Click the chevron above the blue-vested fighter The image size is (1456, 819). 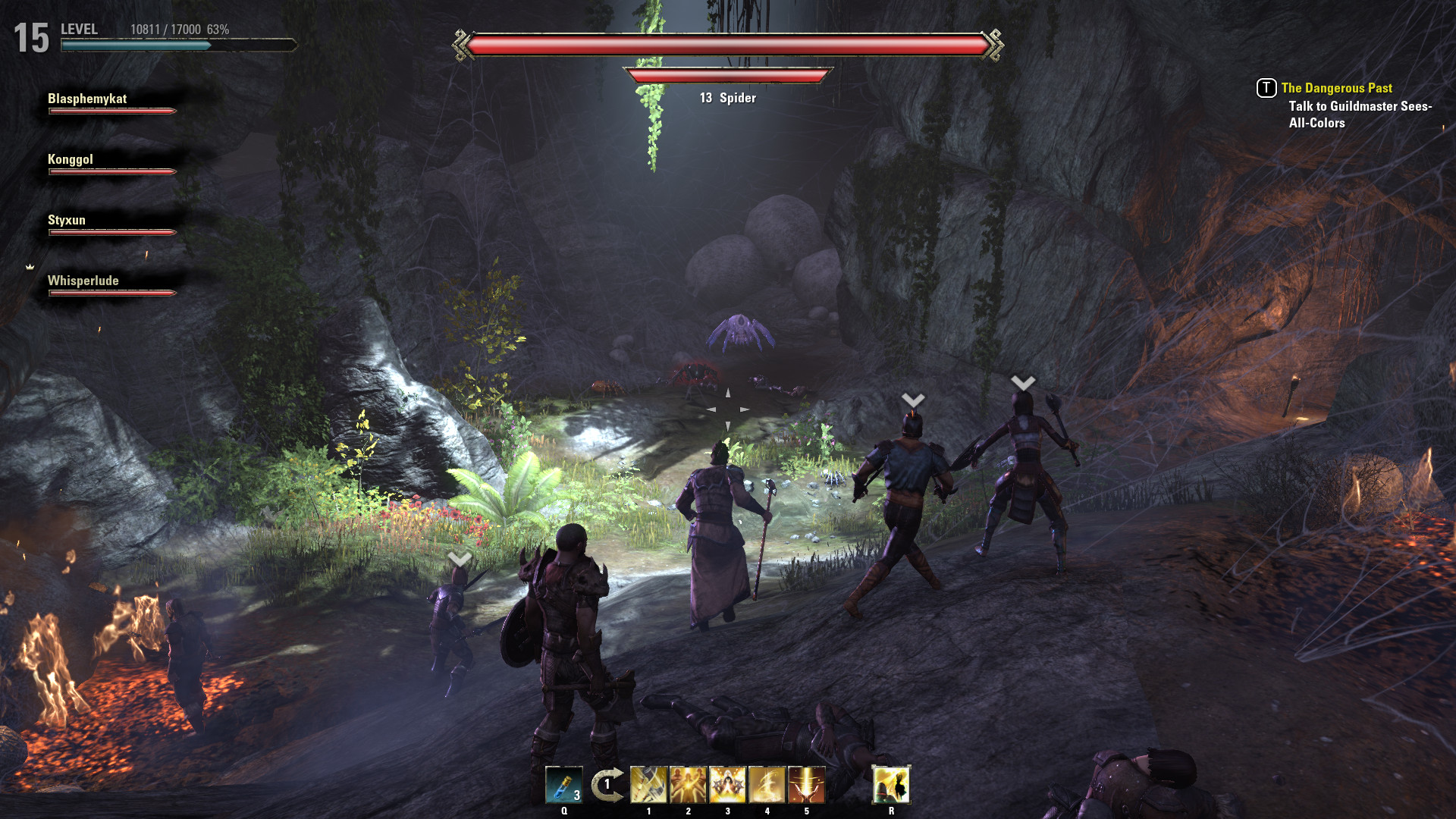(x=912, y=400)
